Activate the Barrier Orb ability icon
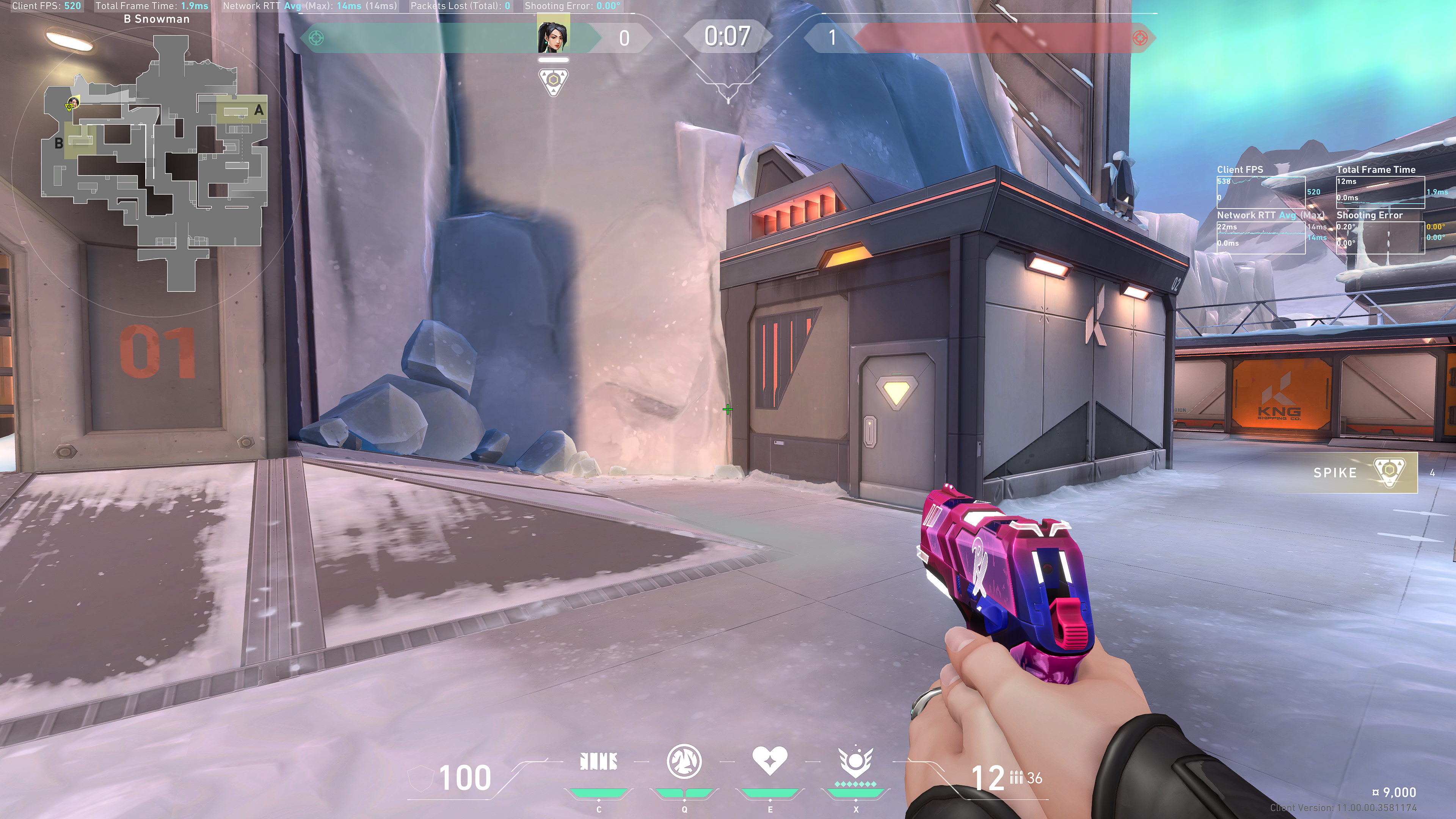Viewport: 1456px width, 819px height. pyautogui.click(x=599, y=762)
